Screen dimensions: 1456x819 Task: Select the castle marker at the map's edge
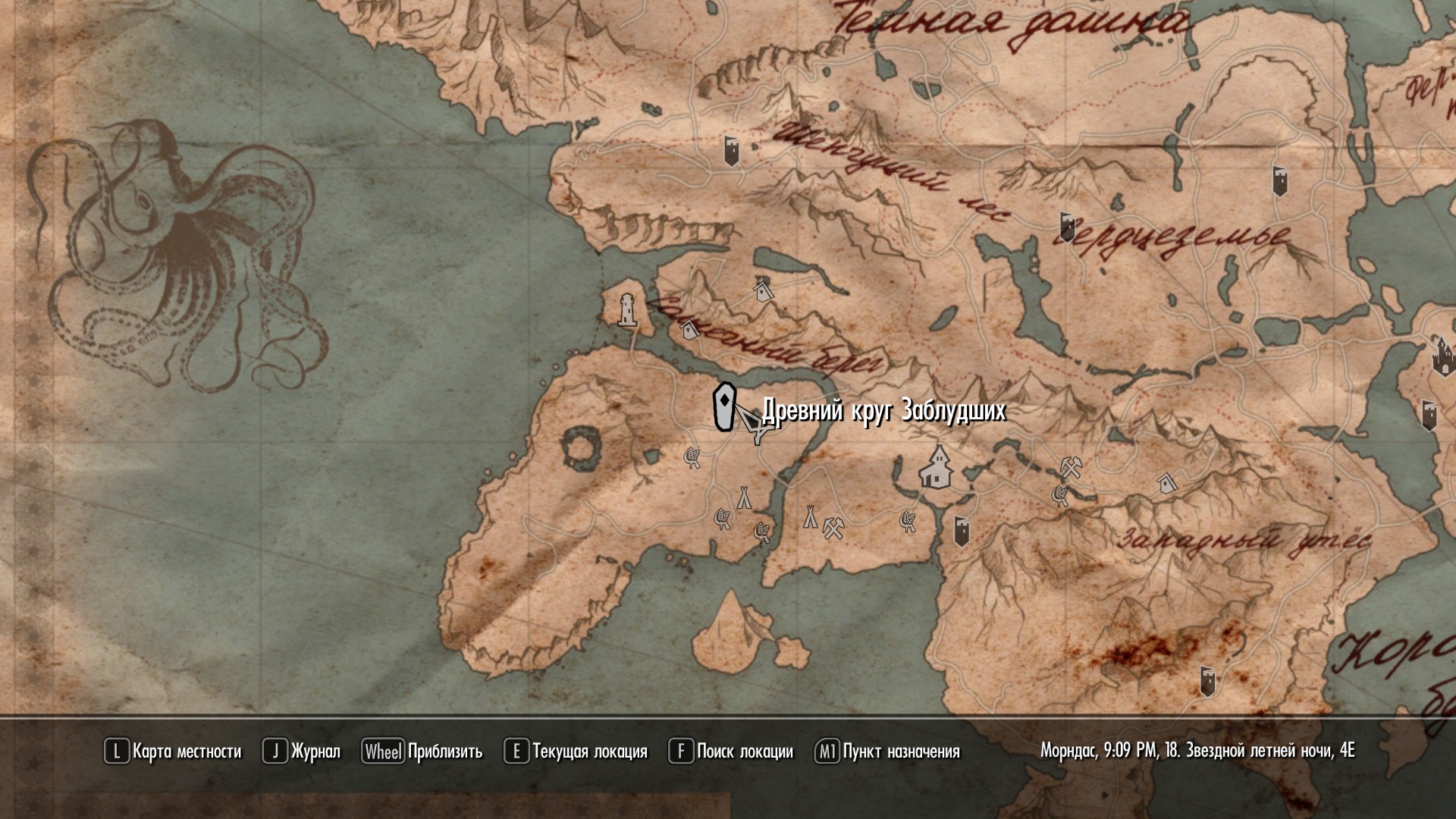pyautogui.click(x=1443, y=356)
